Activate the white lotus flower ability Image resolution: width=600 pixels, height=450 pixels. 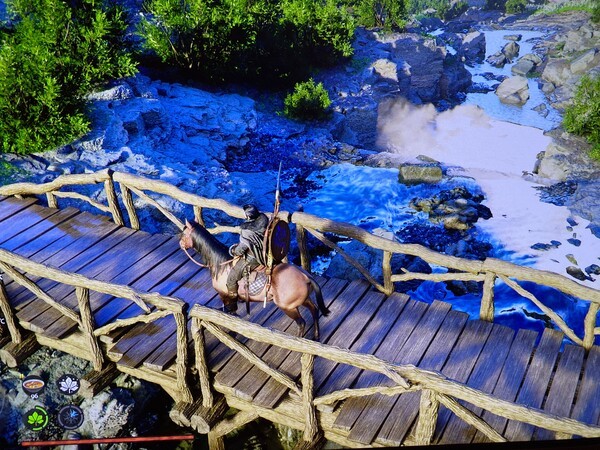point(69,385)
